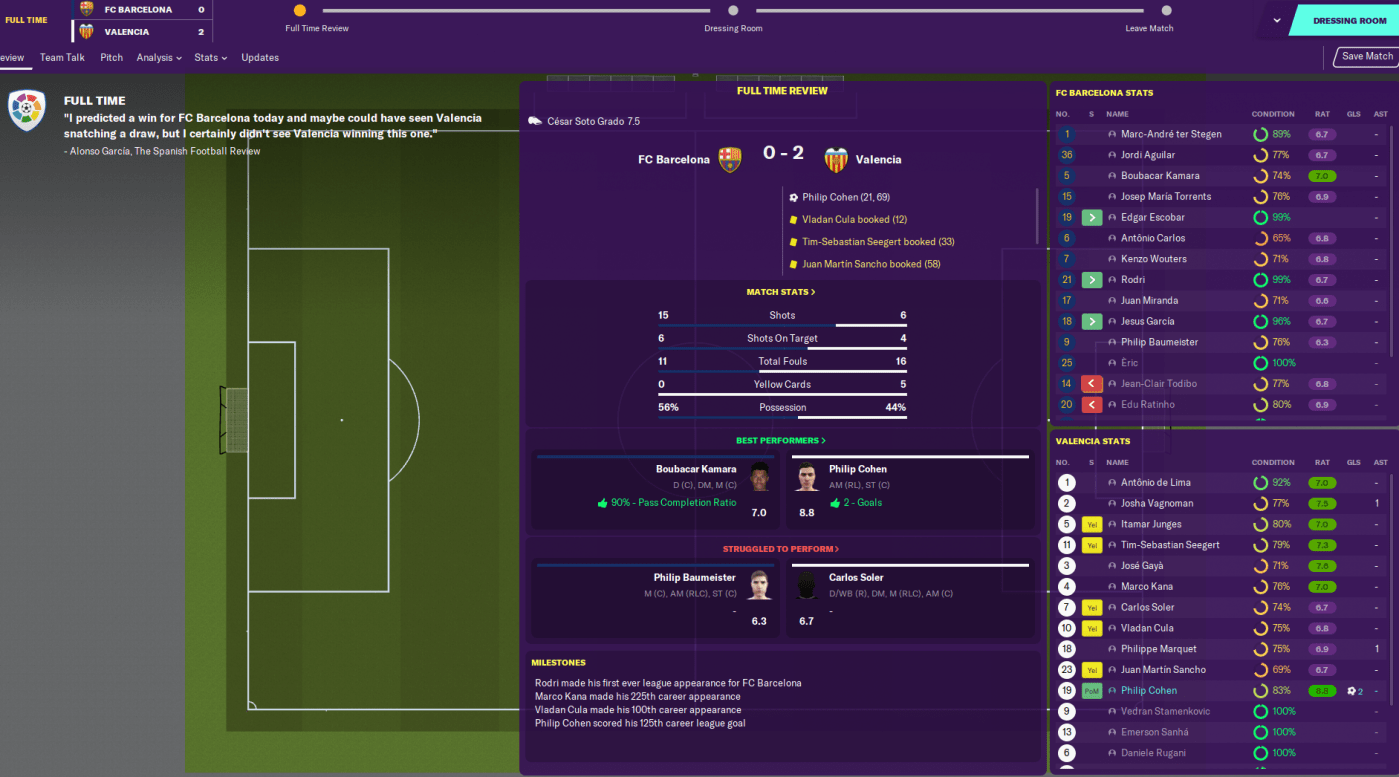Click the Dressing Room button
Screen dimensions: 1399x777
pyautogui.click(x=1348, y=20)
